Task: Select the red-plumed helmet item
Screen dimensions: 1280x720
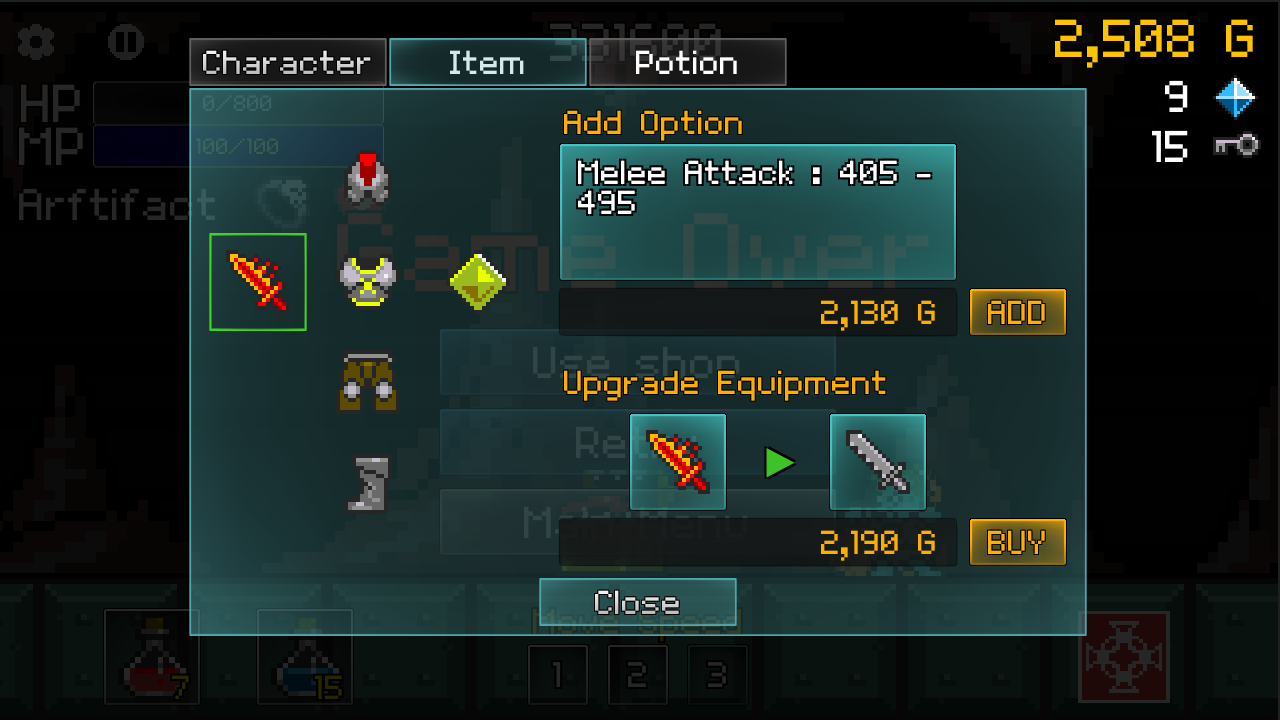Action: 366,182
